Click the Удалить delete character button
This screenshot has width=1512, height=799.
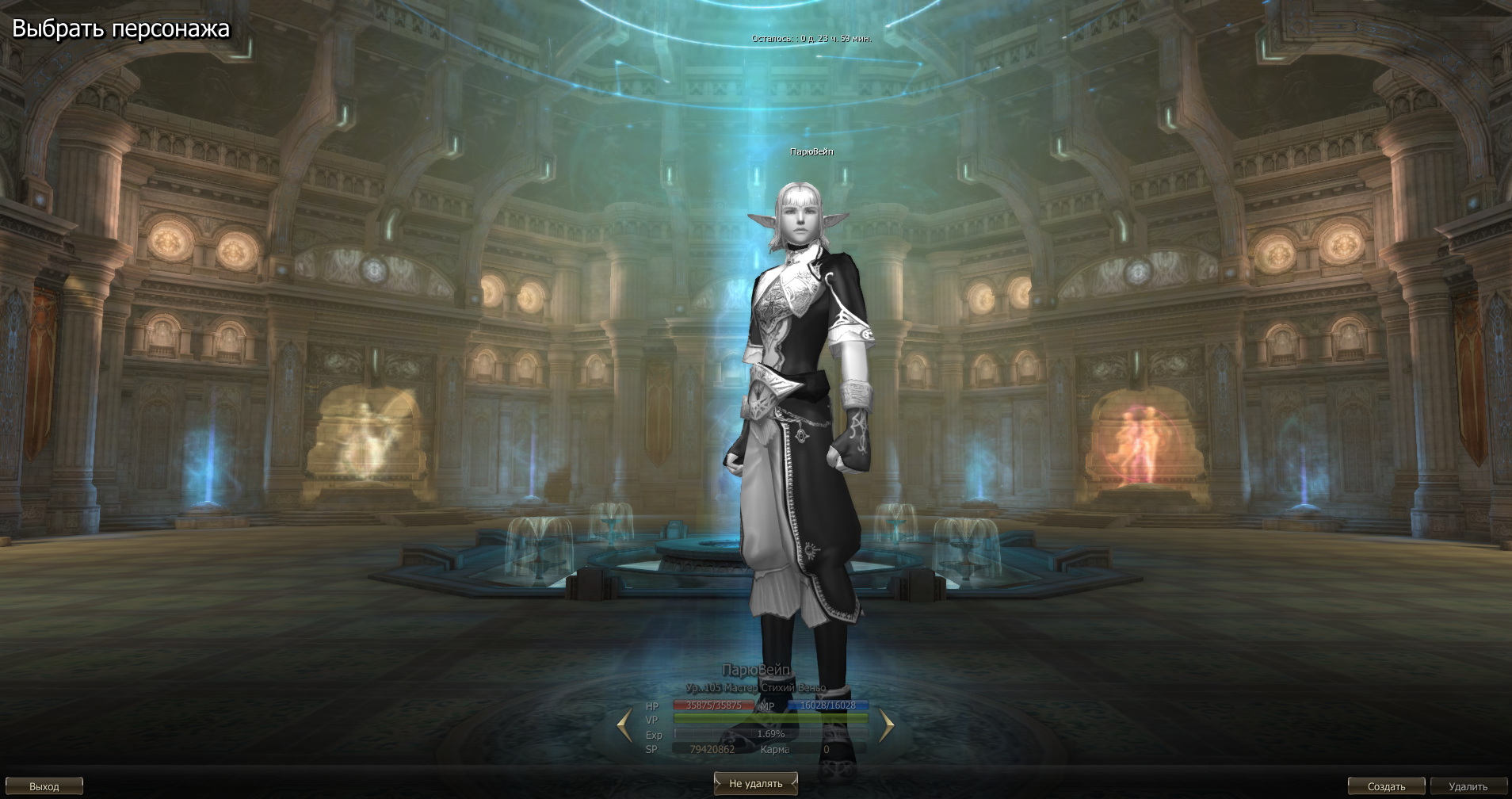click(x=1468, y=786)
